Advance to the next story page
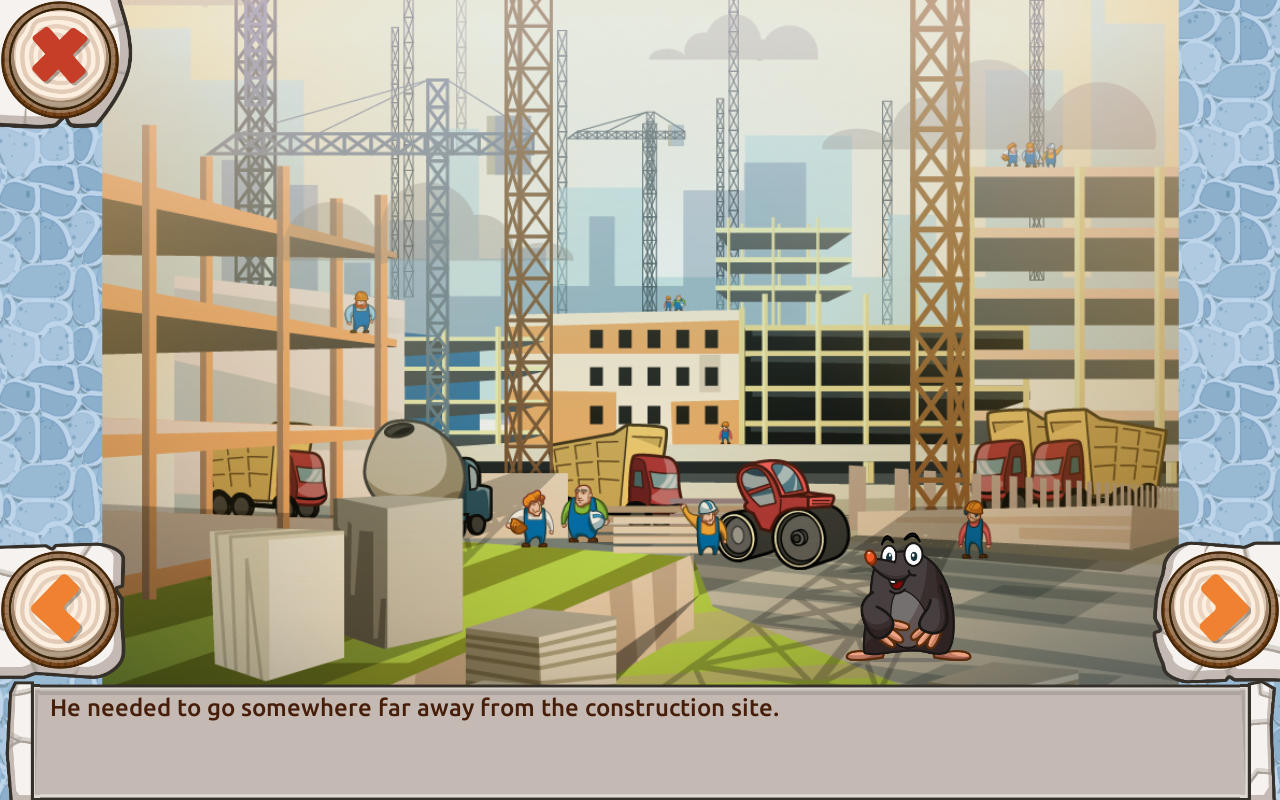 (1220, 609)
